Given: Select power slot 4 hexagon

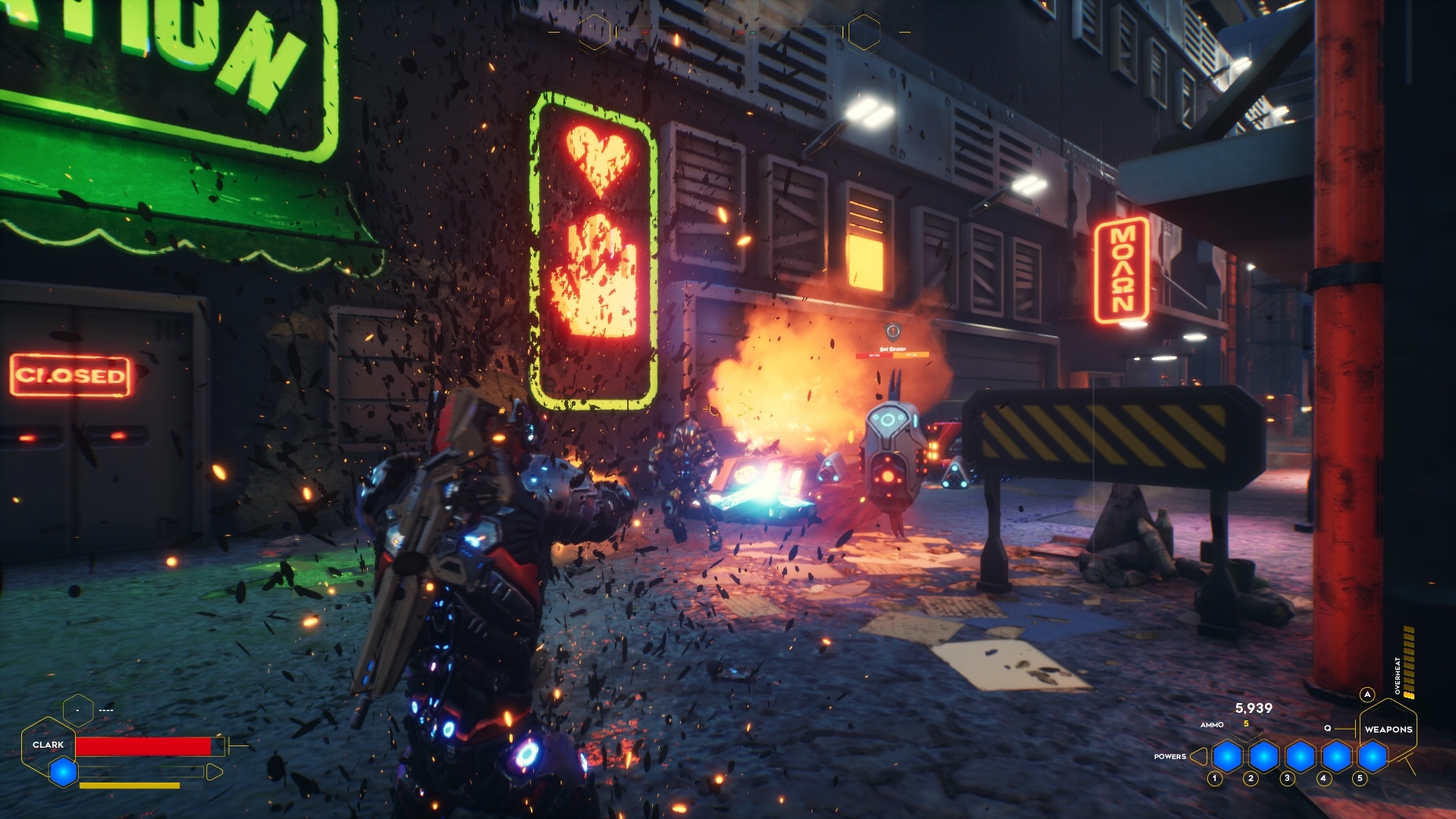Looking at the screenshot, I should coord(1336,757).
